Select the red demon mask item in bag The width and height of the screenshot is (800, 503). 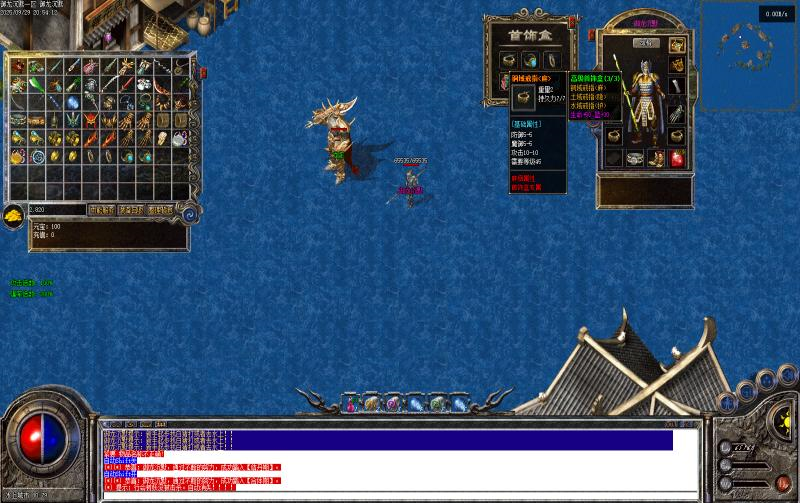coord(90,120)
